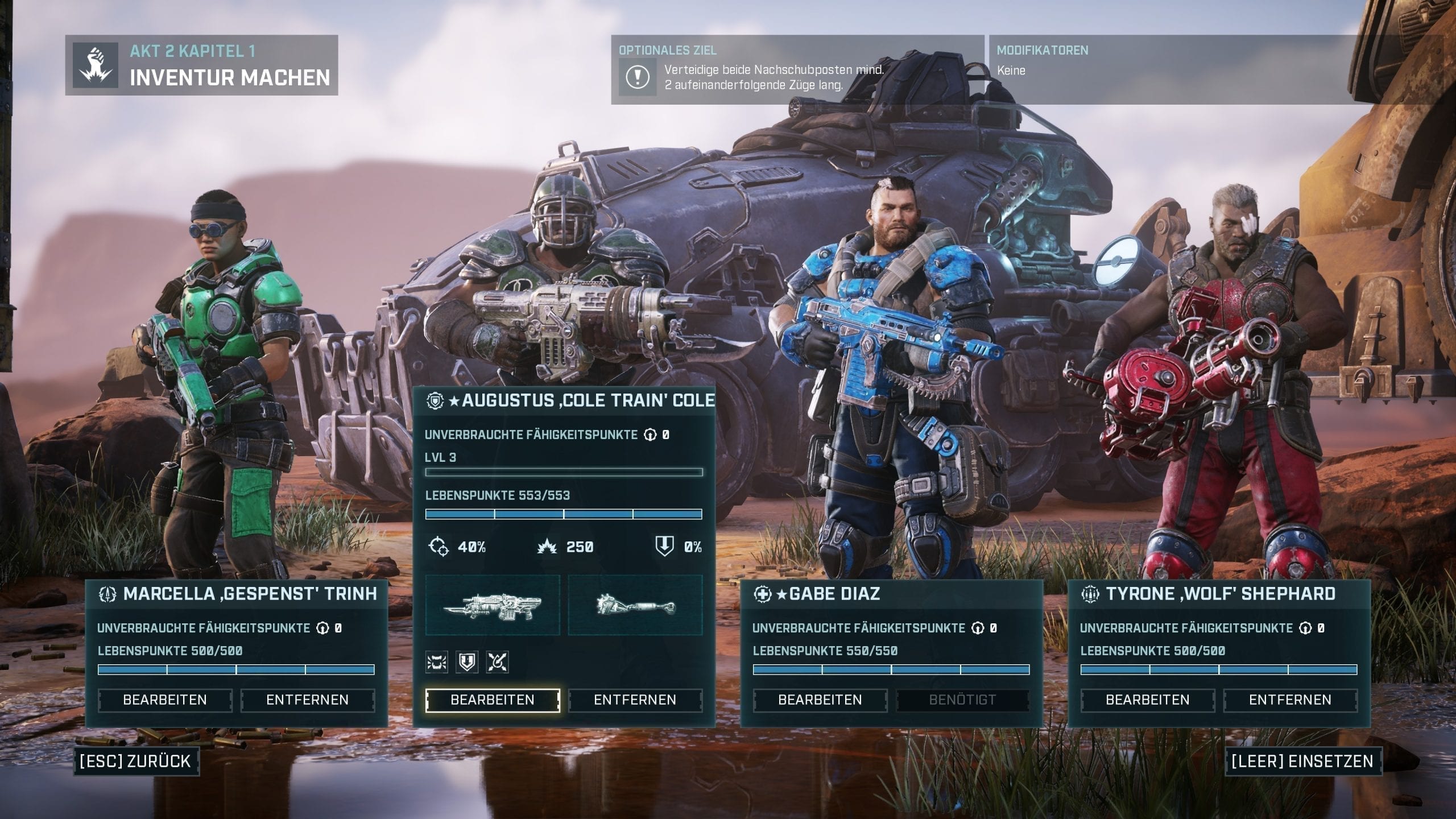Remove Tyrone Shephard from the squad

pyautogui.click(x=1290, y=700)
